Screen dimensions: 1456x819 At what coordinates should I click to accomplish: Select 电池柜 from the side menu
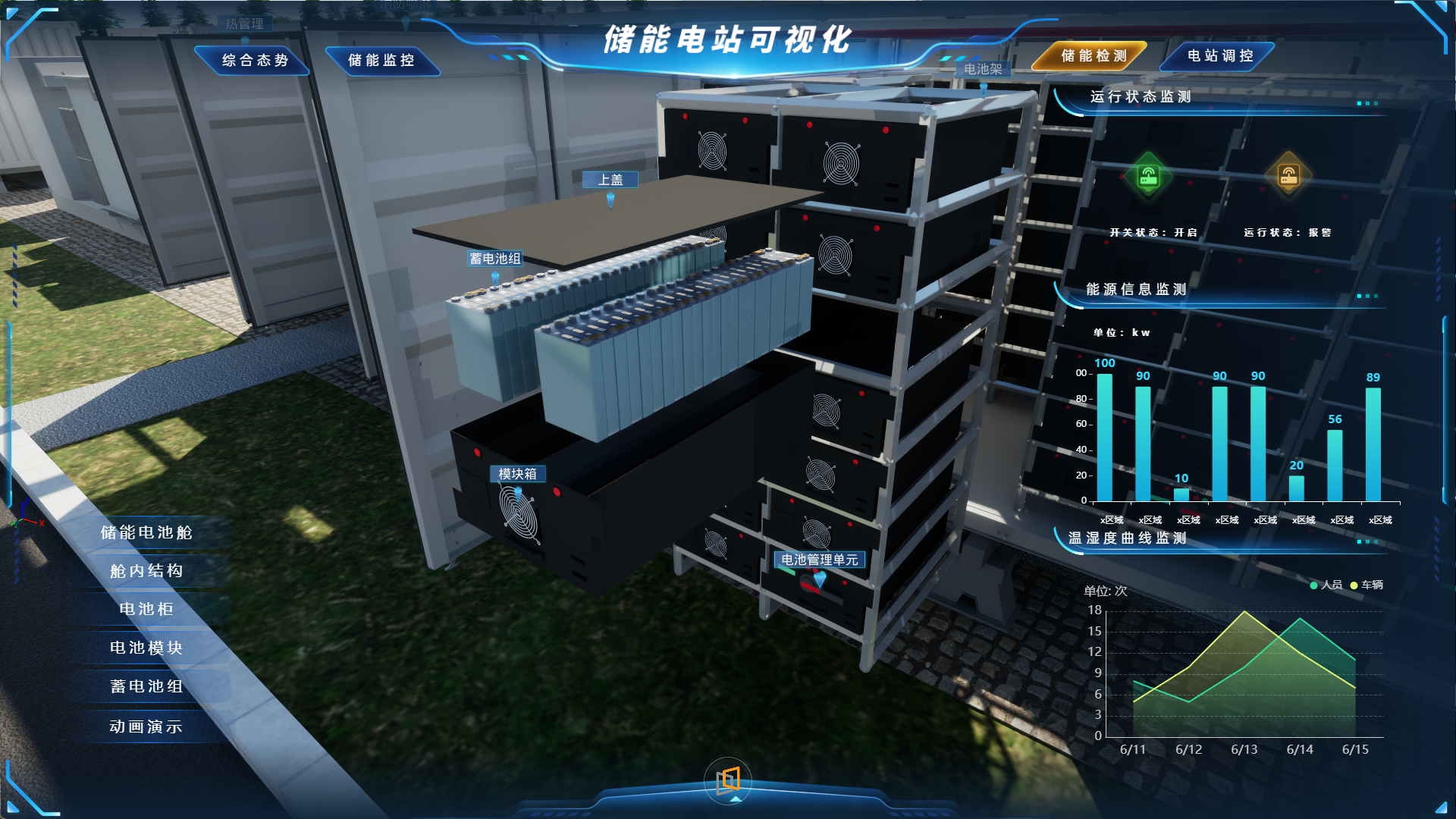pos(147,609)
